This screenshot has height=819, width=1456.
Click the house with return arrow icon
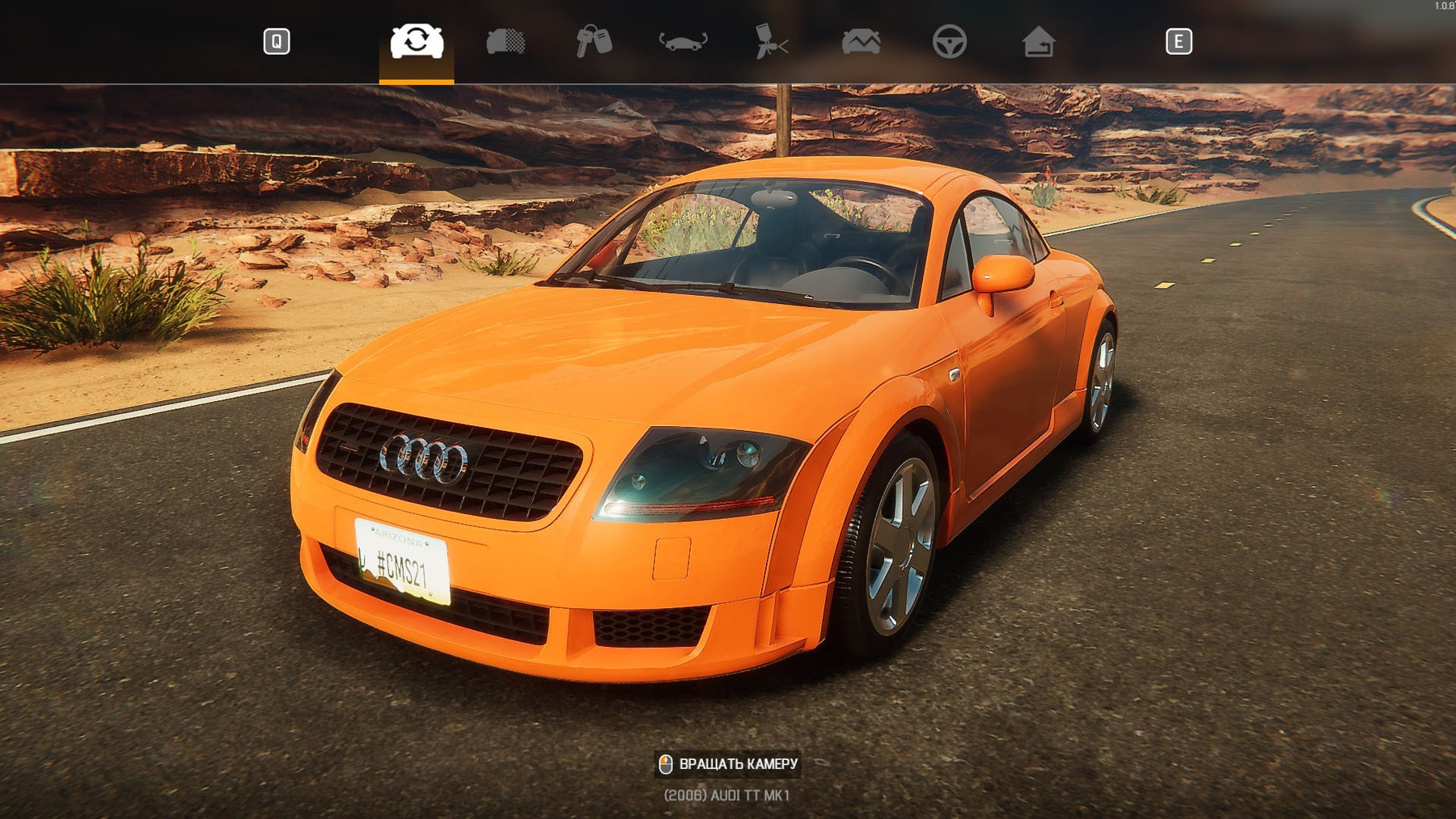(1039, 41)
